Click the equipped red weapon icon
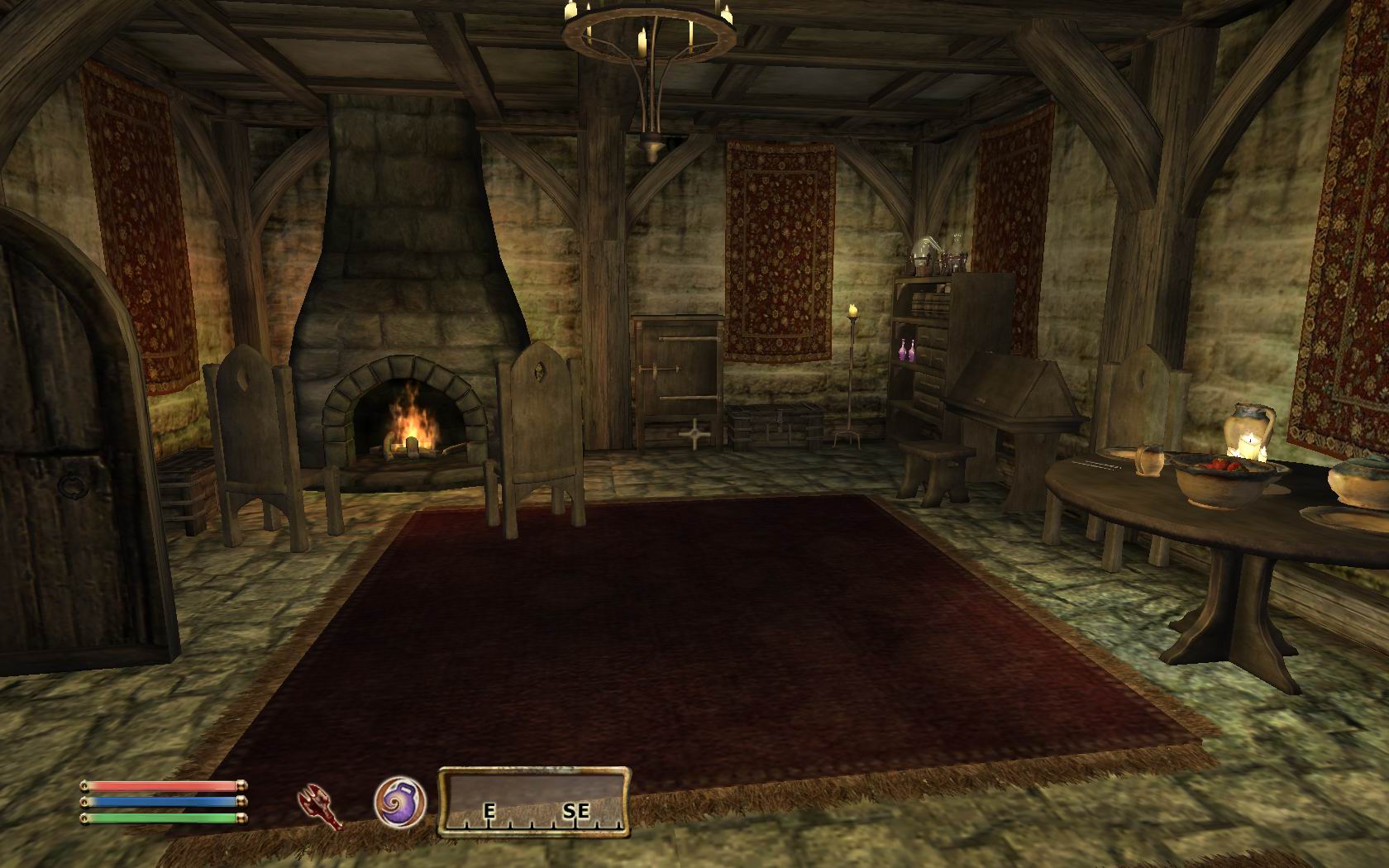 click(321, 805)
